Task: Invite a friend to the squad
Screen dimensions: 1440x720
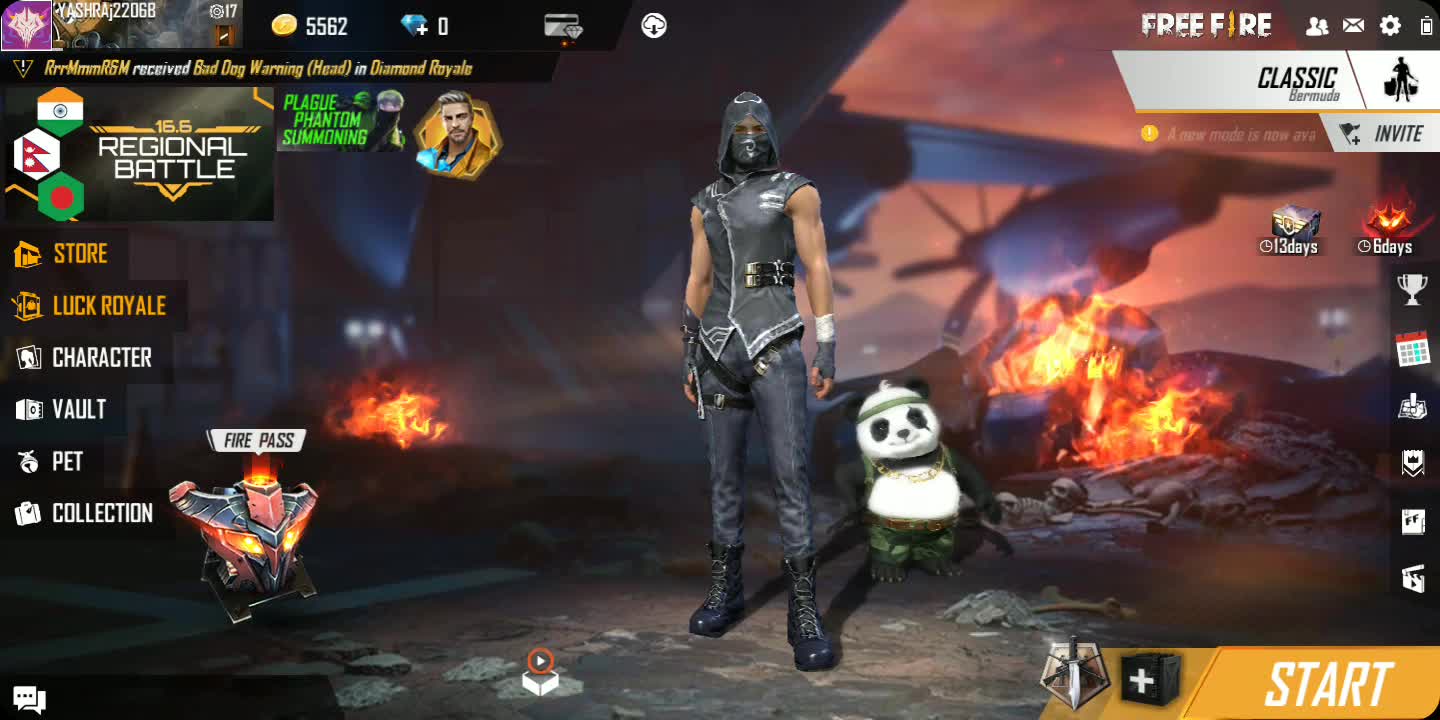Action: click(x=1385, y=134)
